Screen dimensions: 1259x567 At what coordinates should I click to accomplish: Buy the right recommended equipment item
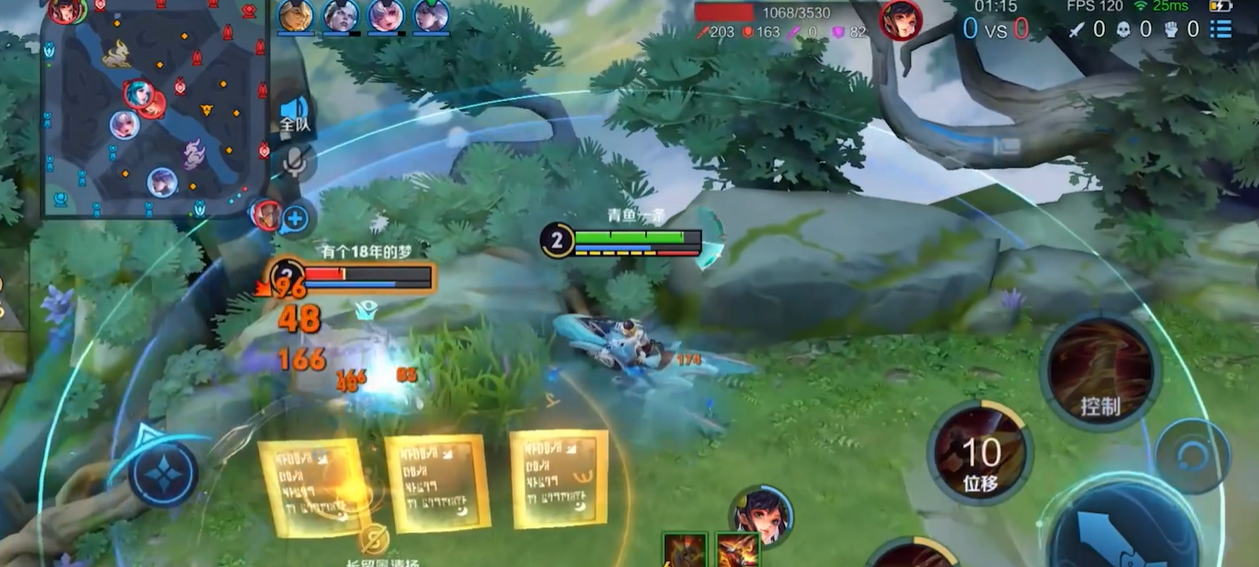[737, 550]
